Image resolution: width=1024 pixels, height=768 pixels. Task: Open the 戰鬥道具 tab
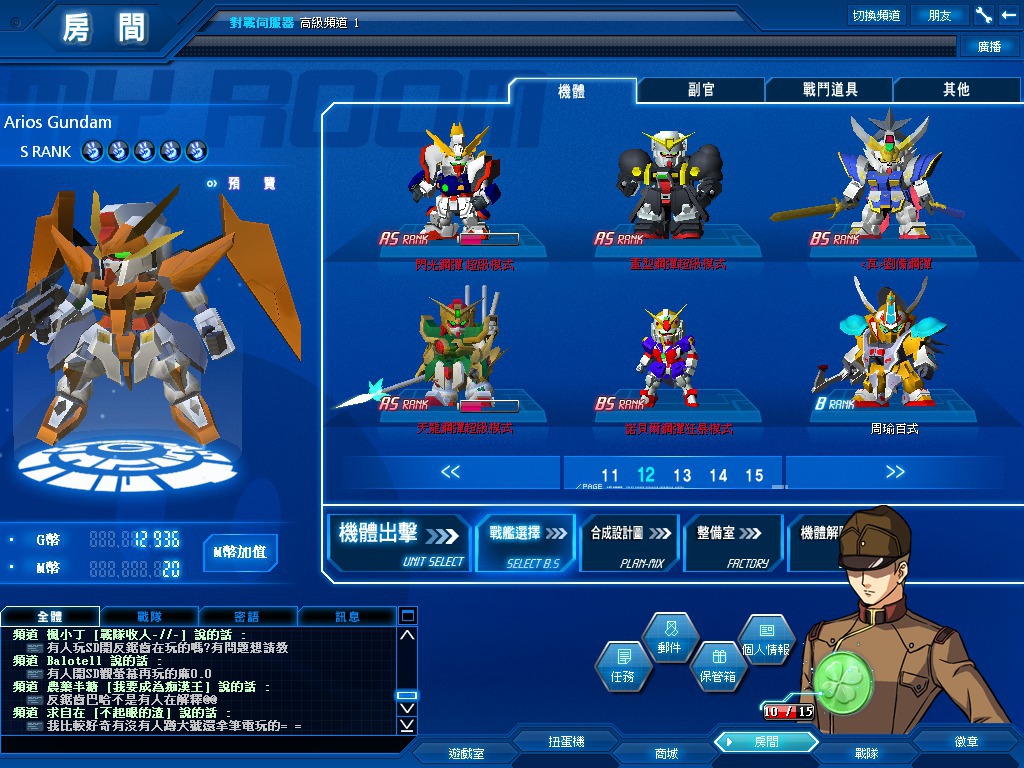(829, 90)
